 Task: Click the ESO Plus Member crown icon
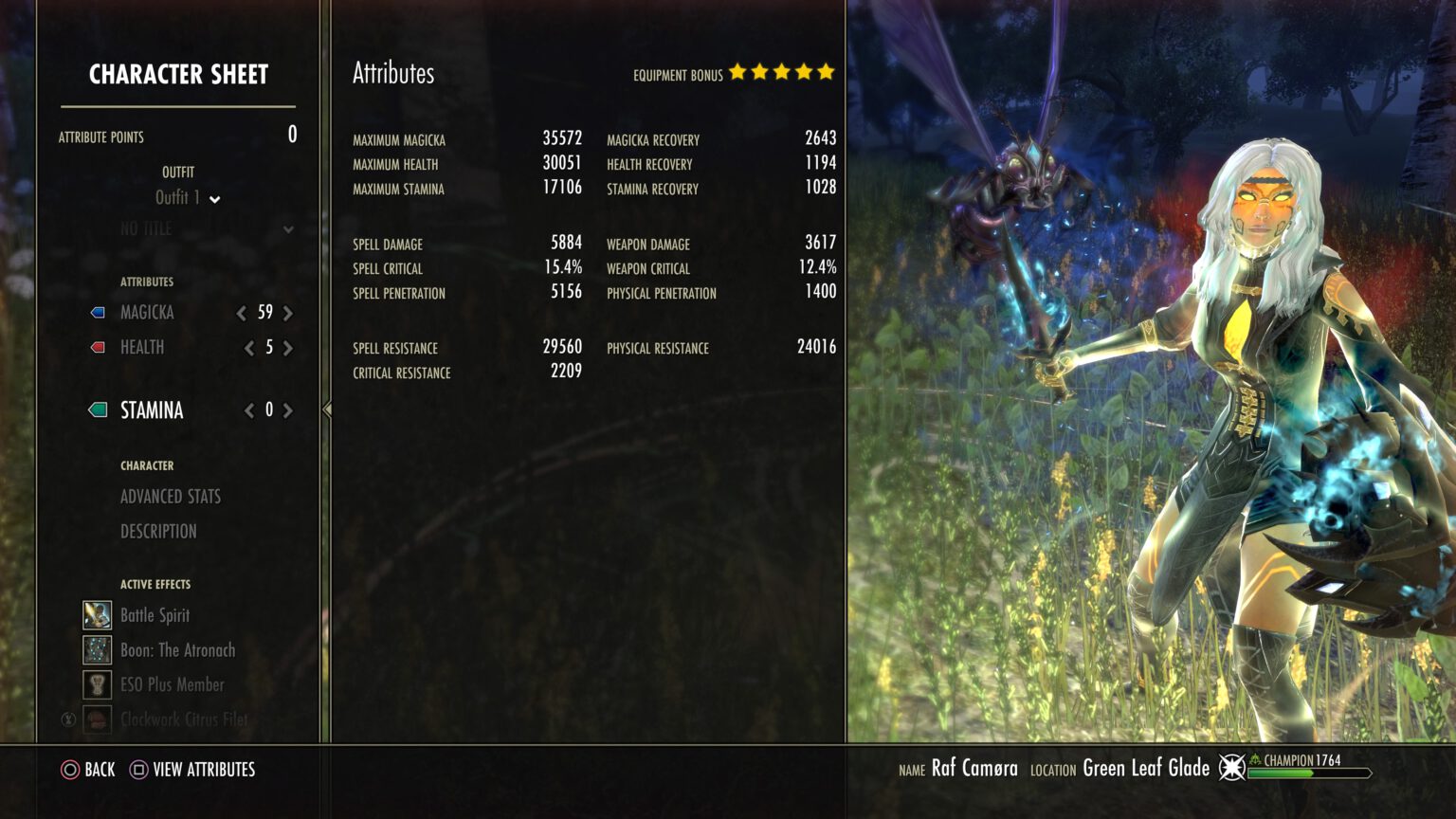click(x=96, y=683)
